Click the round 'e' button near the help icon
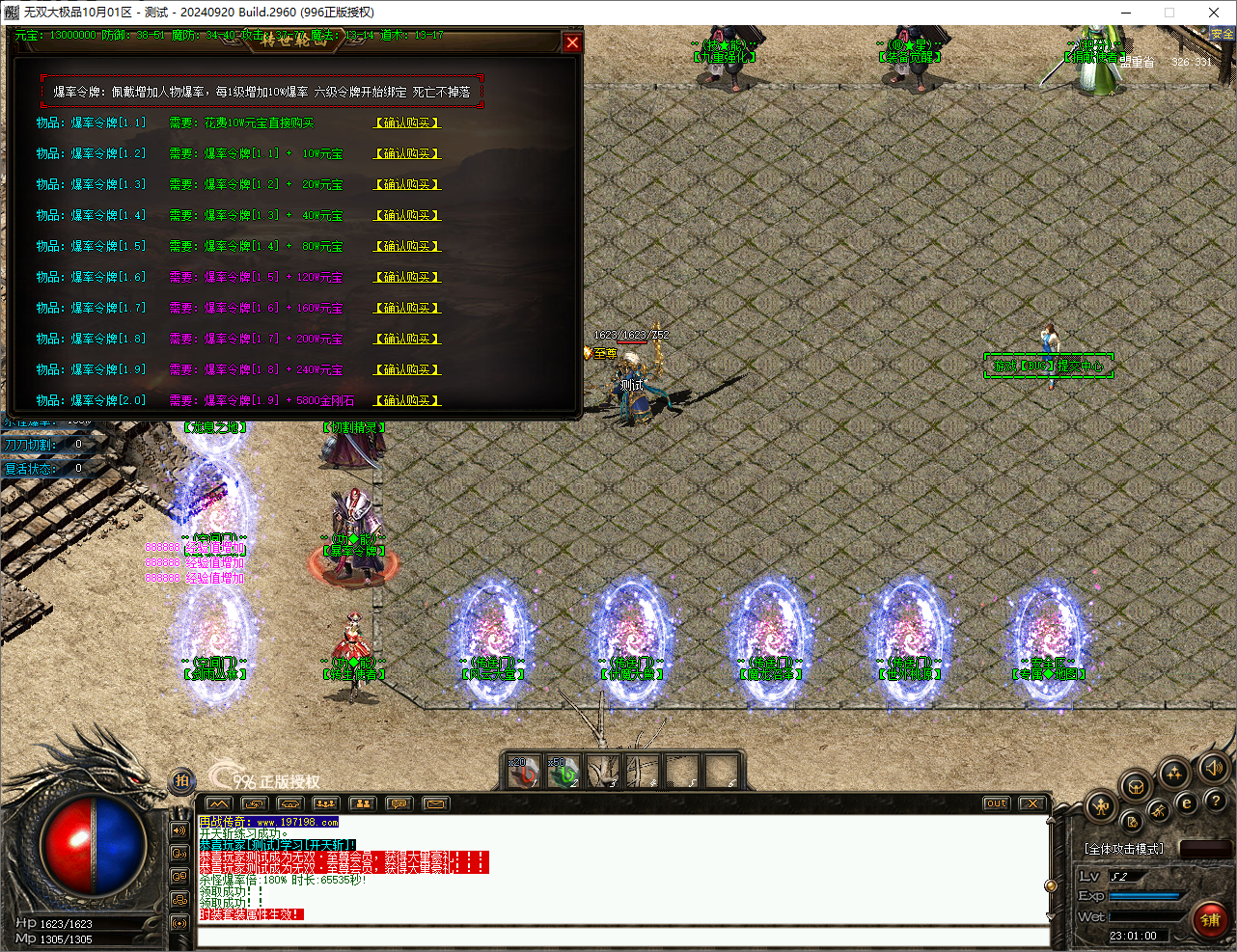This screenshot has height=952, width=1237. click(1186, 802)
